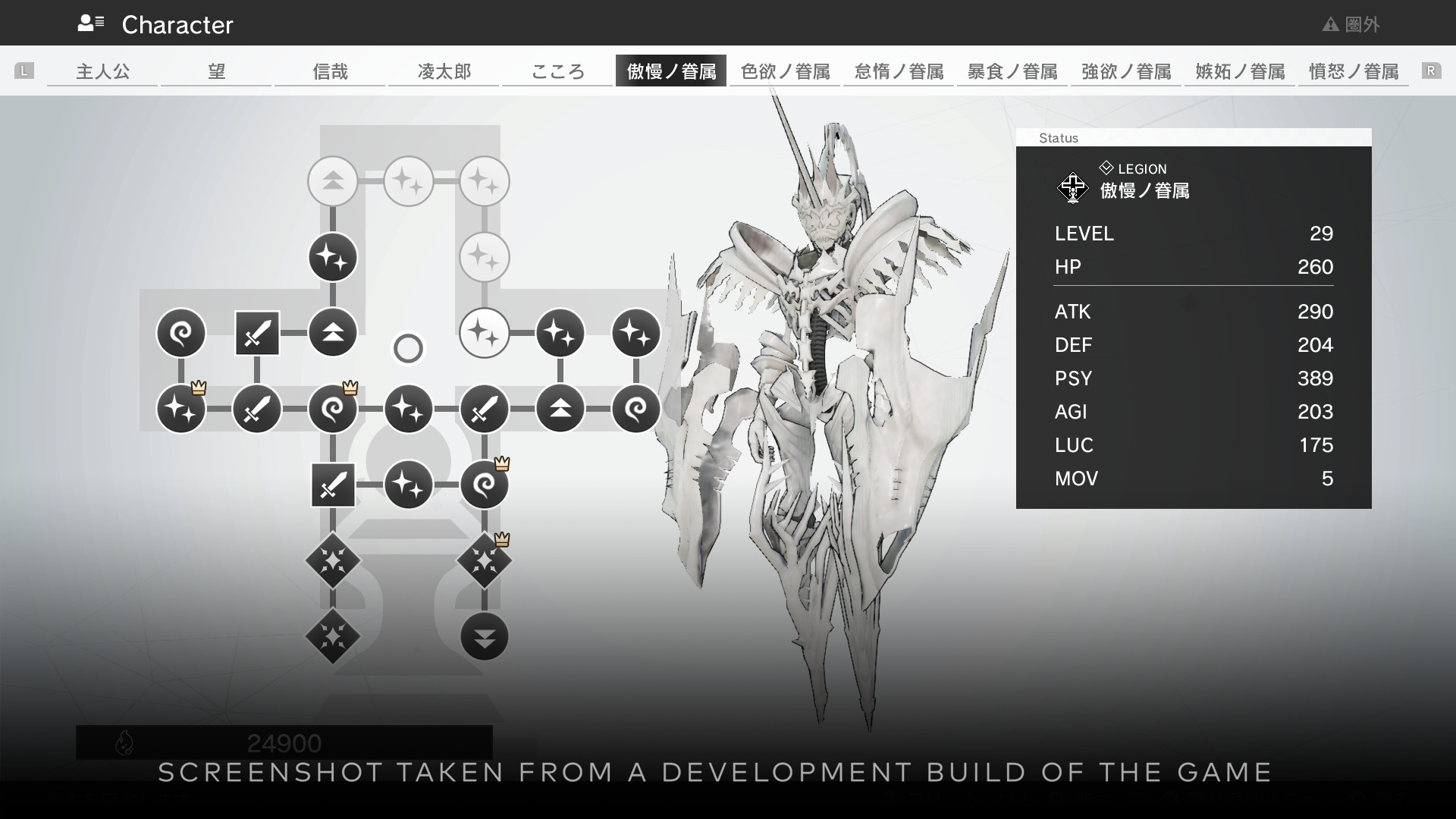
Task: Select the white four-point star node in the top row
Action: pyautogui.click(x=409, y=181)
